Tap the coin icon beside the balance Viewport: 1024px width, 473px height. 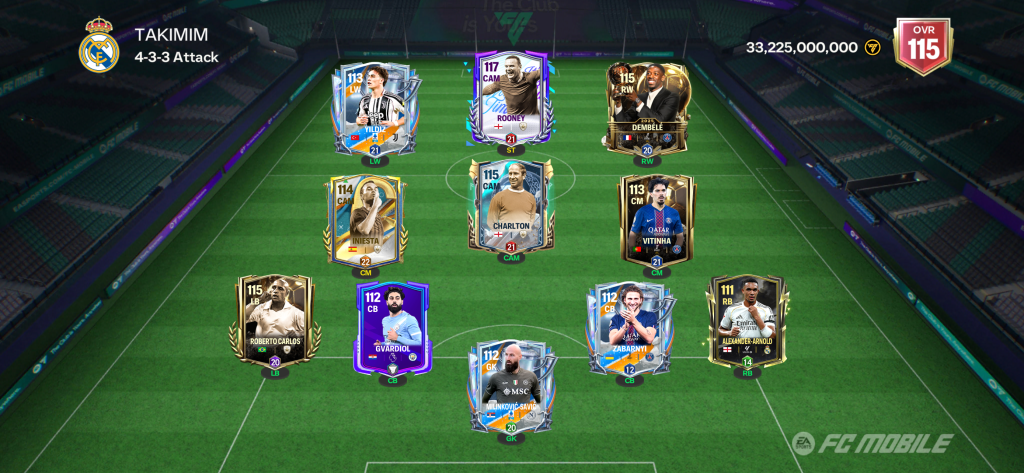coord(872,47)
